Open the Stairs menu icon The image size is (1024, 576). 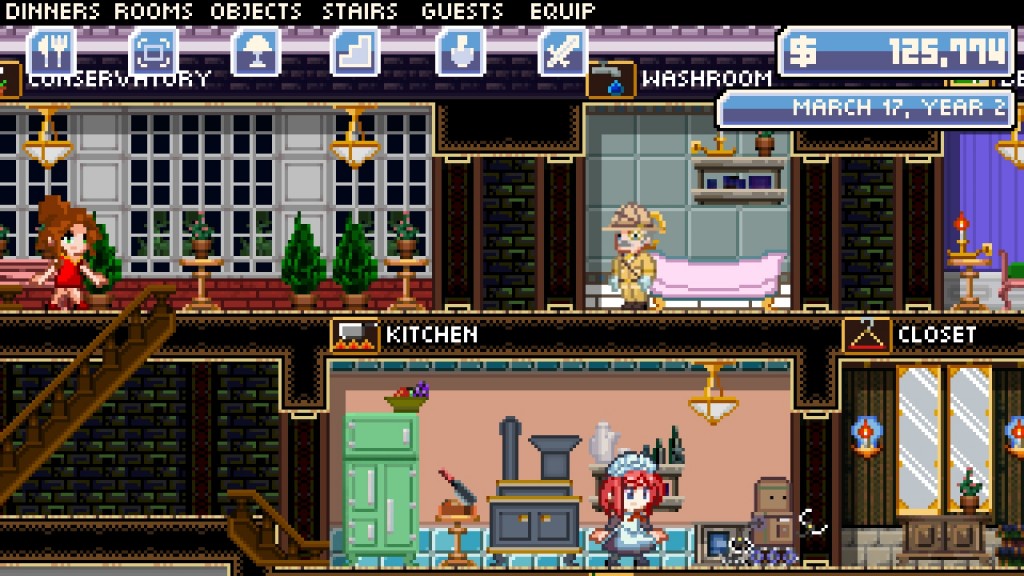coord(358,52)
